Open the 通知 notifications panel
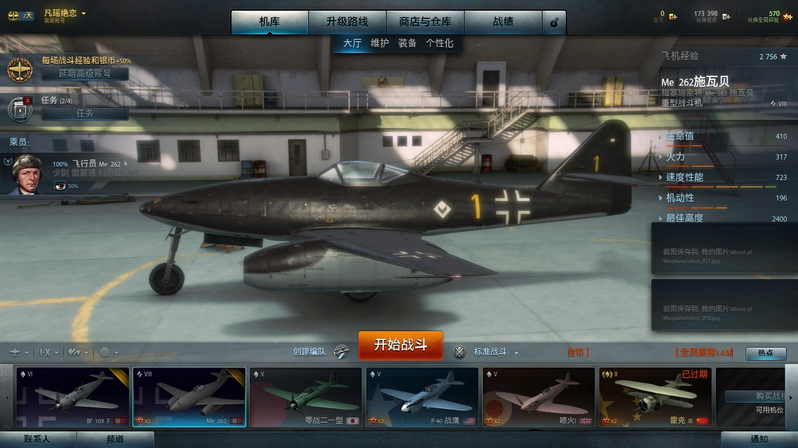Image resolution: width=798 pixels, height=448 pixels. 759,439
